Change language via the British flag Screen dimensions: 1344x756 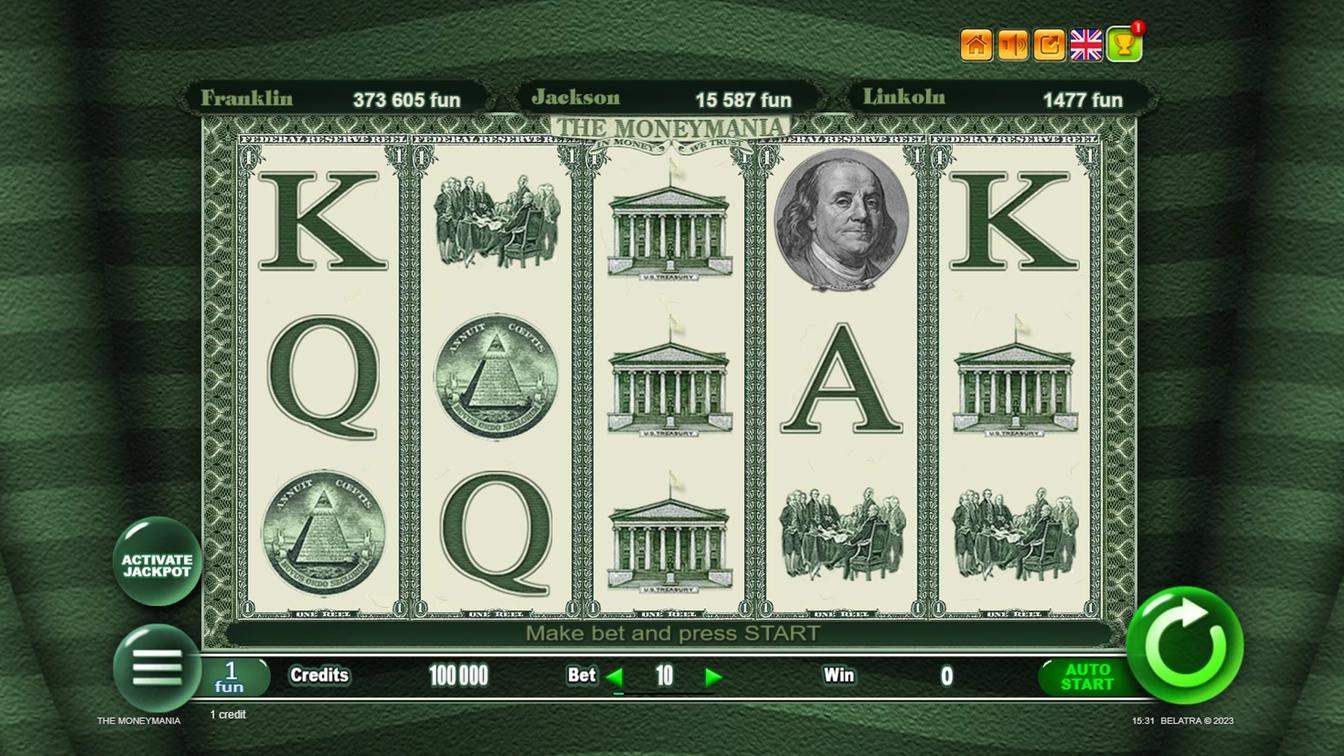(x=1086, y=42)
